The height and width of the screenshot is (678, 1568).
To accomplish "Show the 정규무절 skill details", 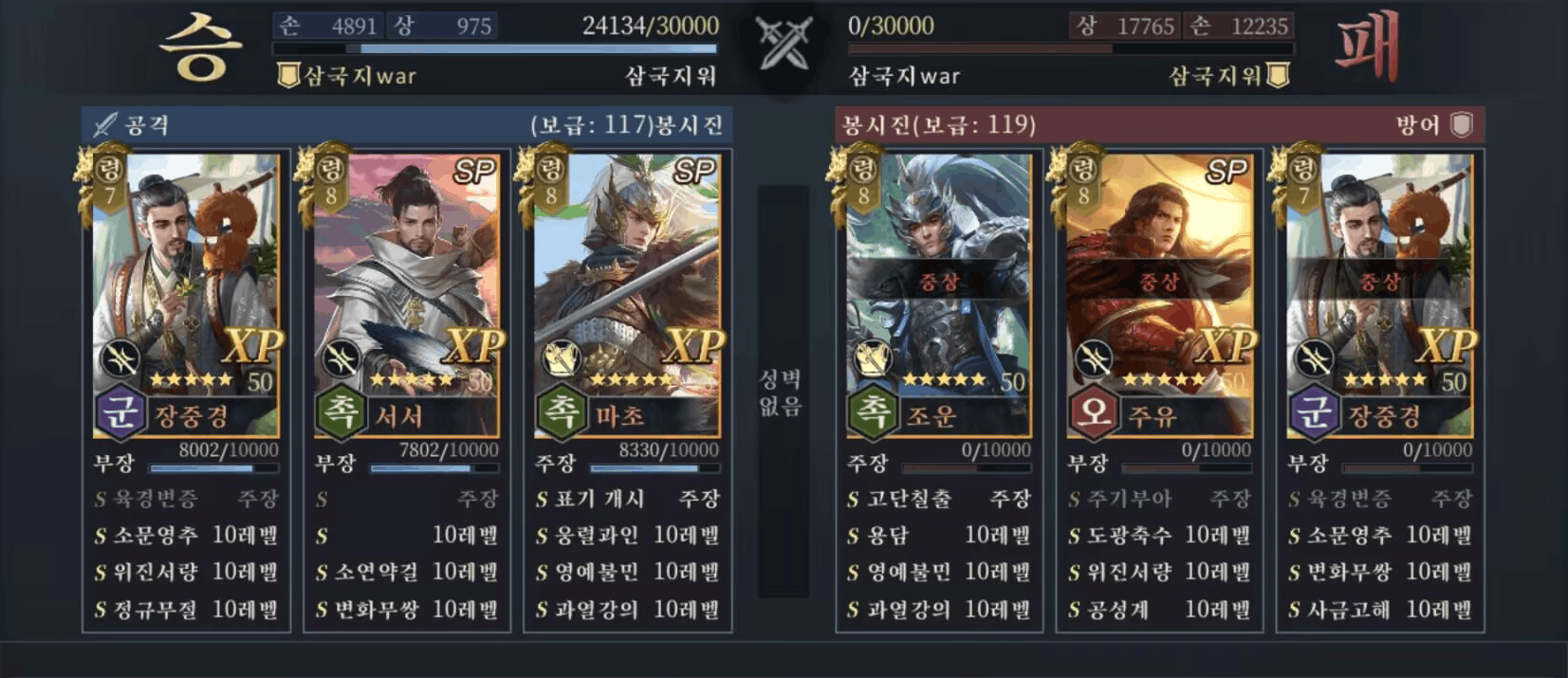I will (x=186, y=610).
